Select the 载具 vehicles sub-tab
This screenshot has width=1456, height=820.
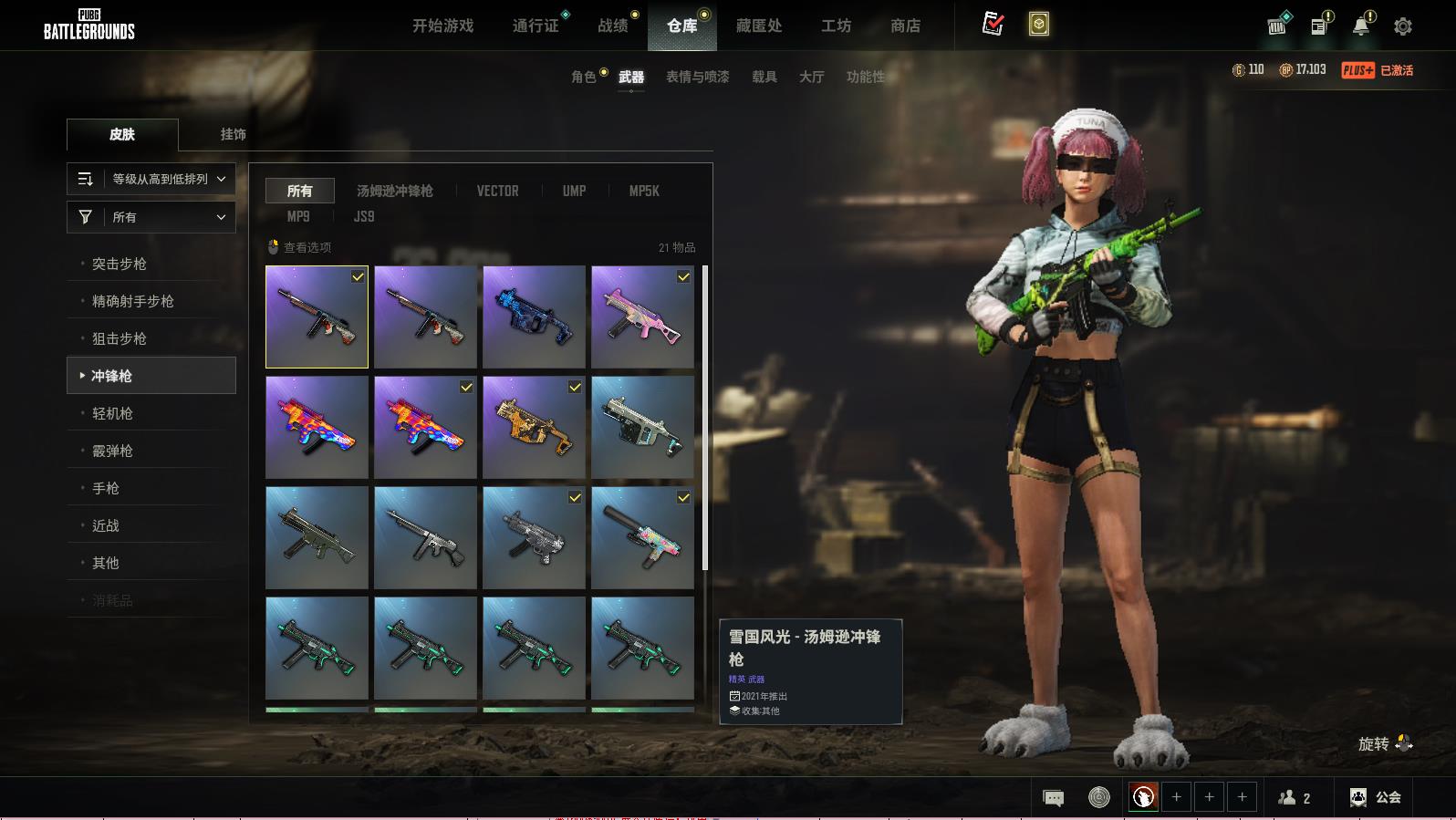(x=764, y=77)
